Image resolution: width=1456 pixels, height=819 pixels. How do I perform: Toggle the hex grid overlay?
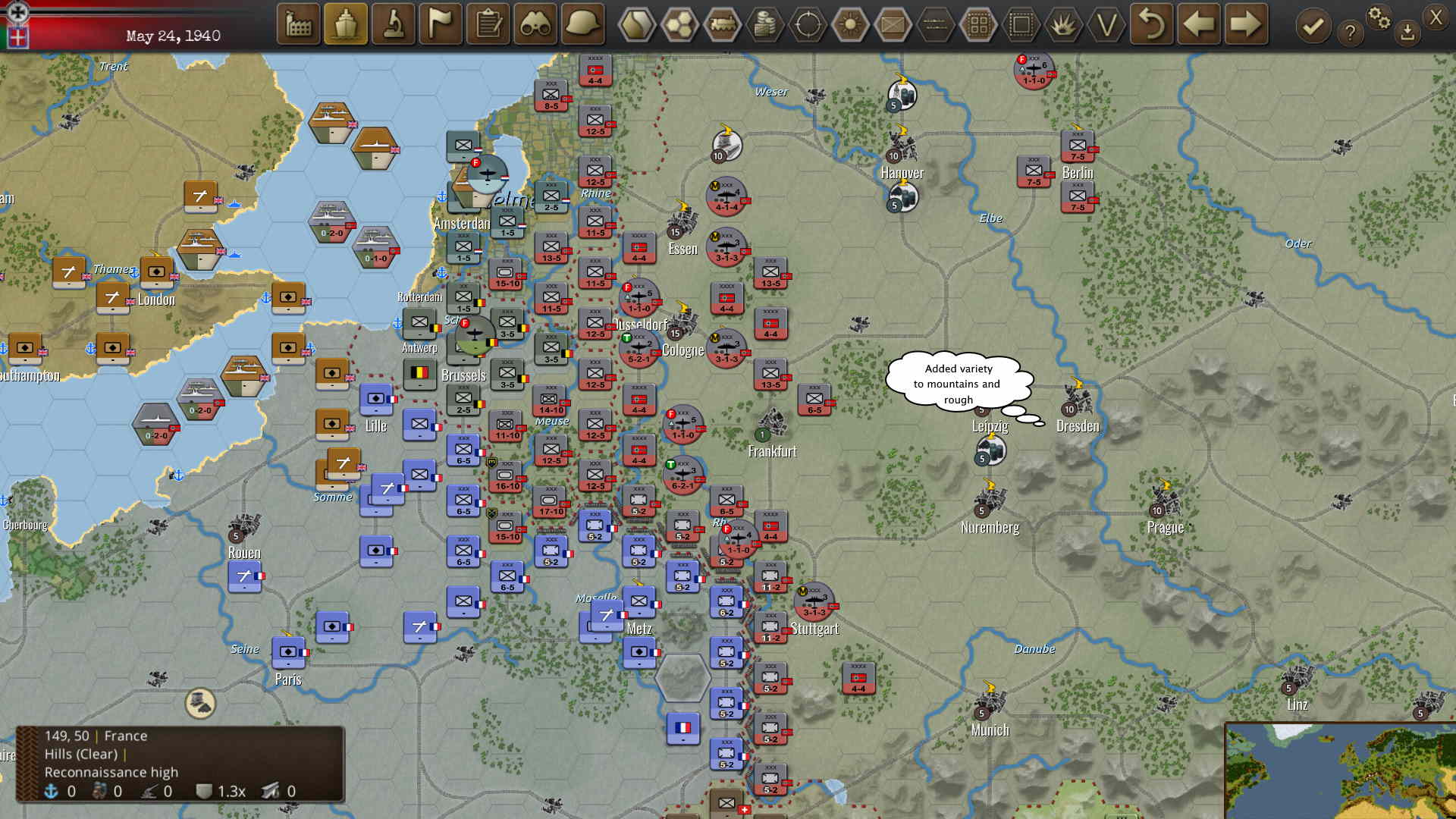(679, 25)
